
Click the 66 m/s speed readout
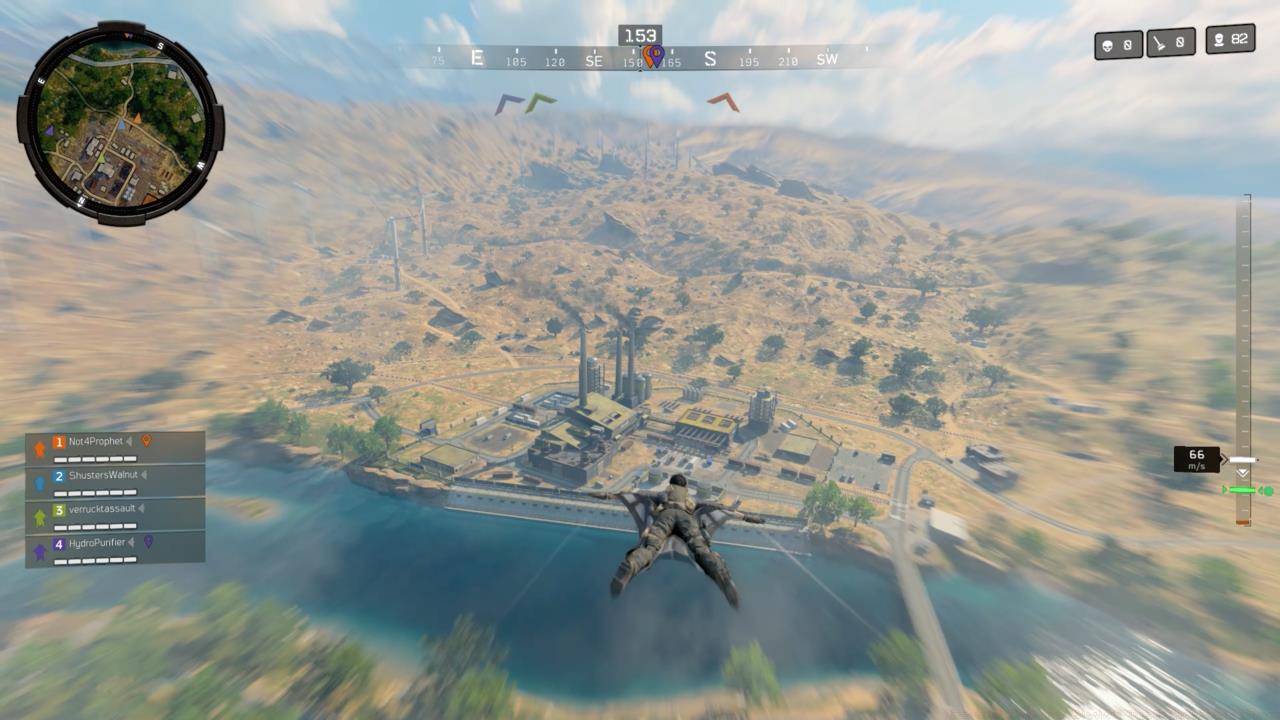point(1197,459)
